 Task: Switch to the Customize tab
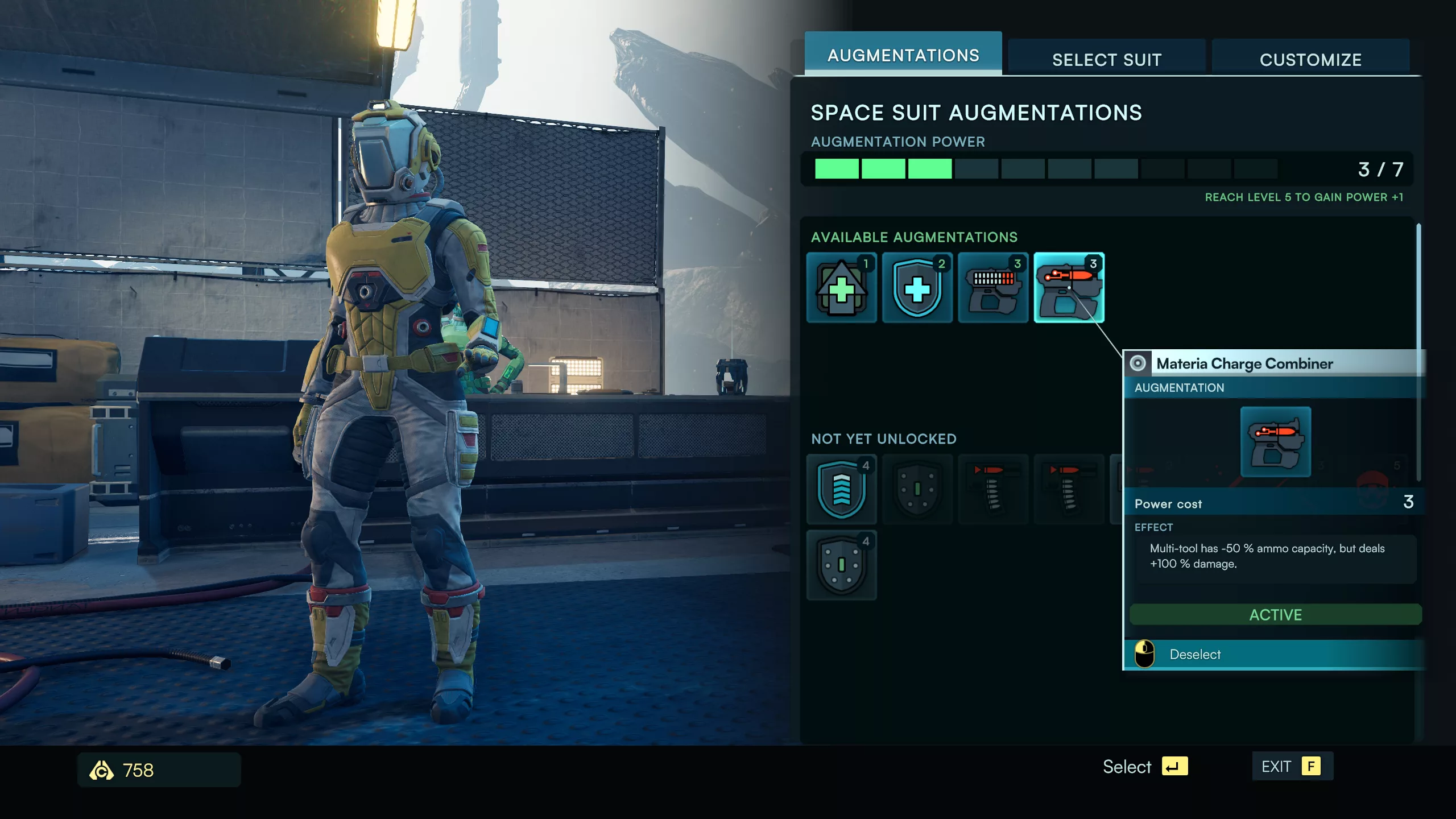tap(1310, 59)
